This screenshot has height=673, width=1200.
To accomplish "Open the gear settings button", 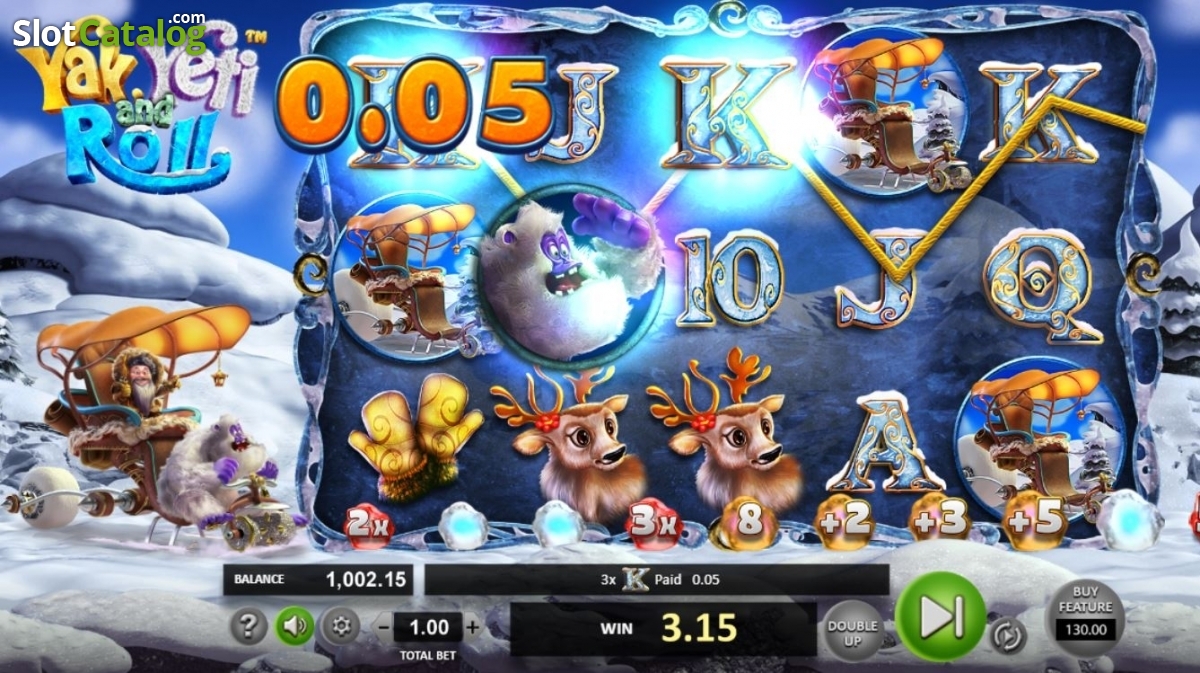I will pyautogui.click(x=341, y=627).
